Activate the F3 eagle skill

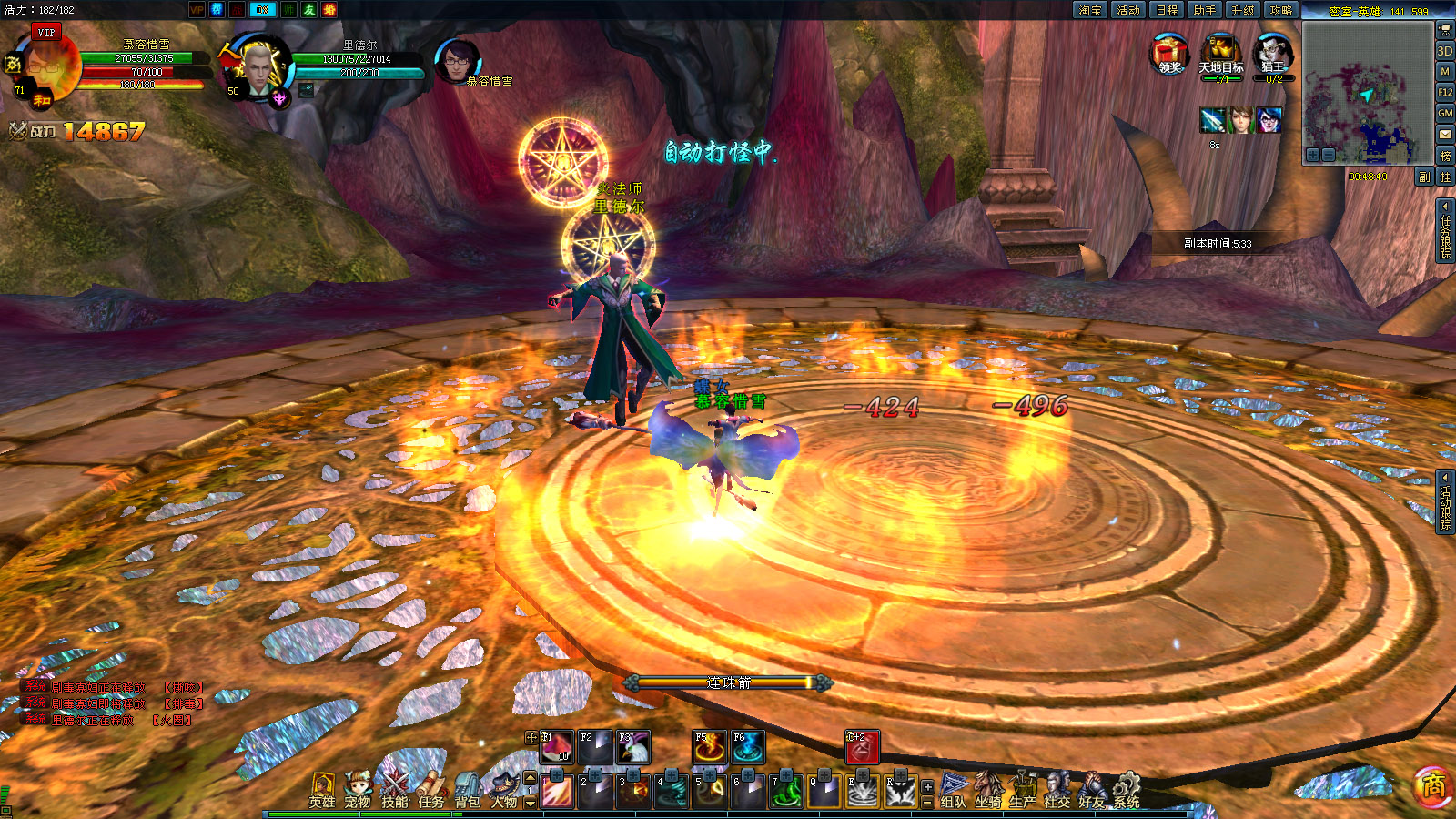tap(633, 747)
